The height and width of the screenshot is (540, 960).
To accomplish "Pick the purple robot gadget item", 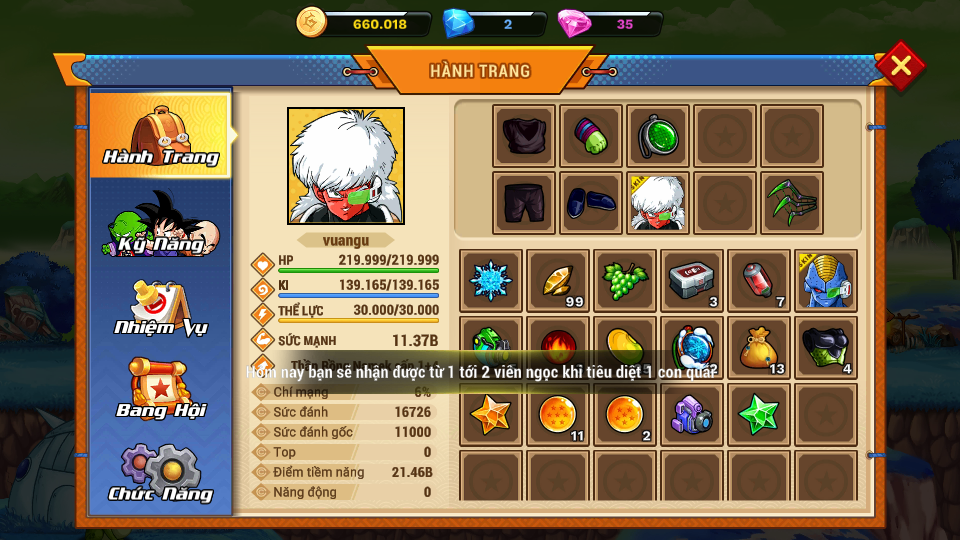I will tap(692, 414).
